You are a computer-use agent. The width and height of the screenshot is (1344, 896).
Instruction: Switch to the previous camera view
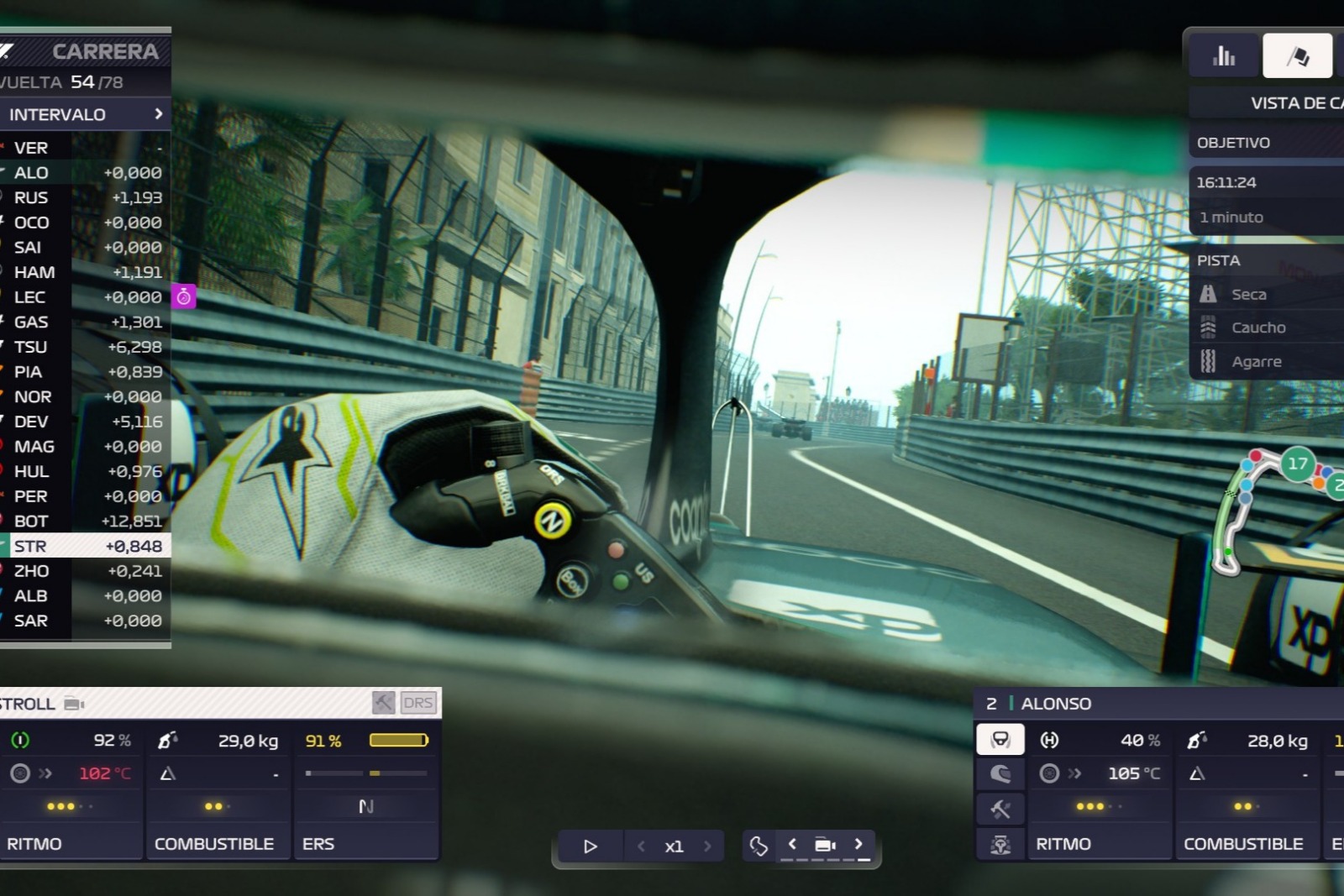791,844
